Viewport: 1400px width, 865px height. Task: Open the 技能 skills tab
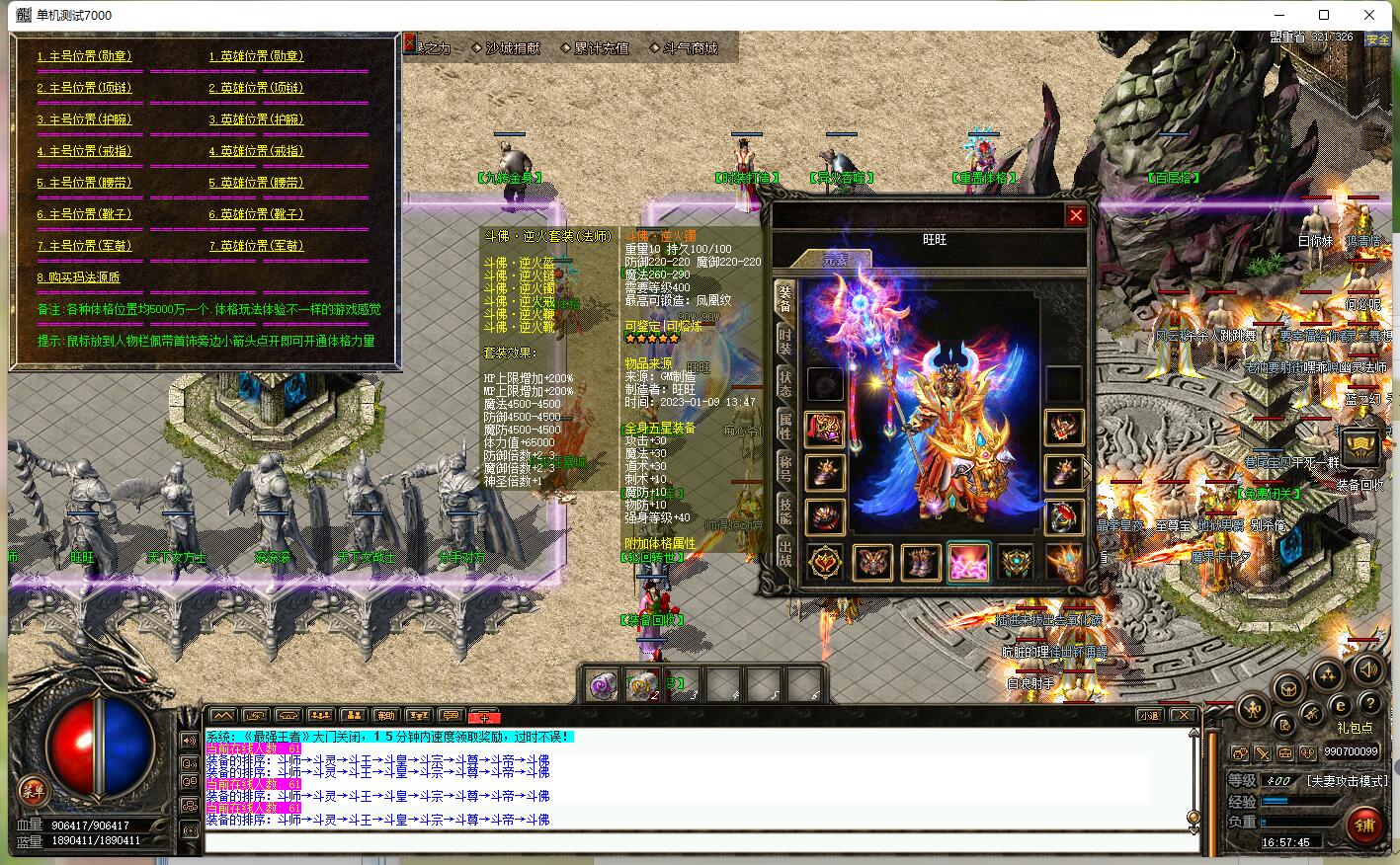(784, 510)
